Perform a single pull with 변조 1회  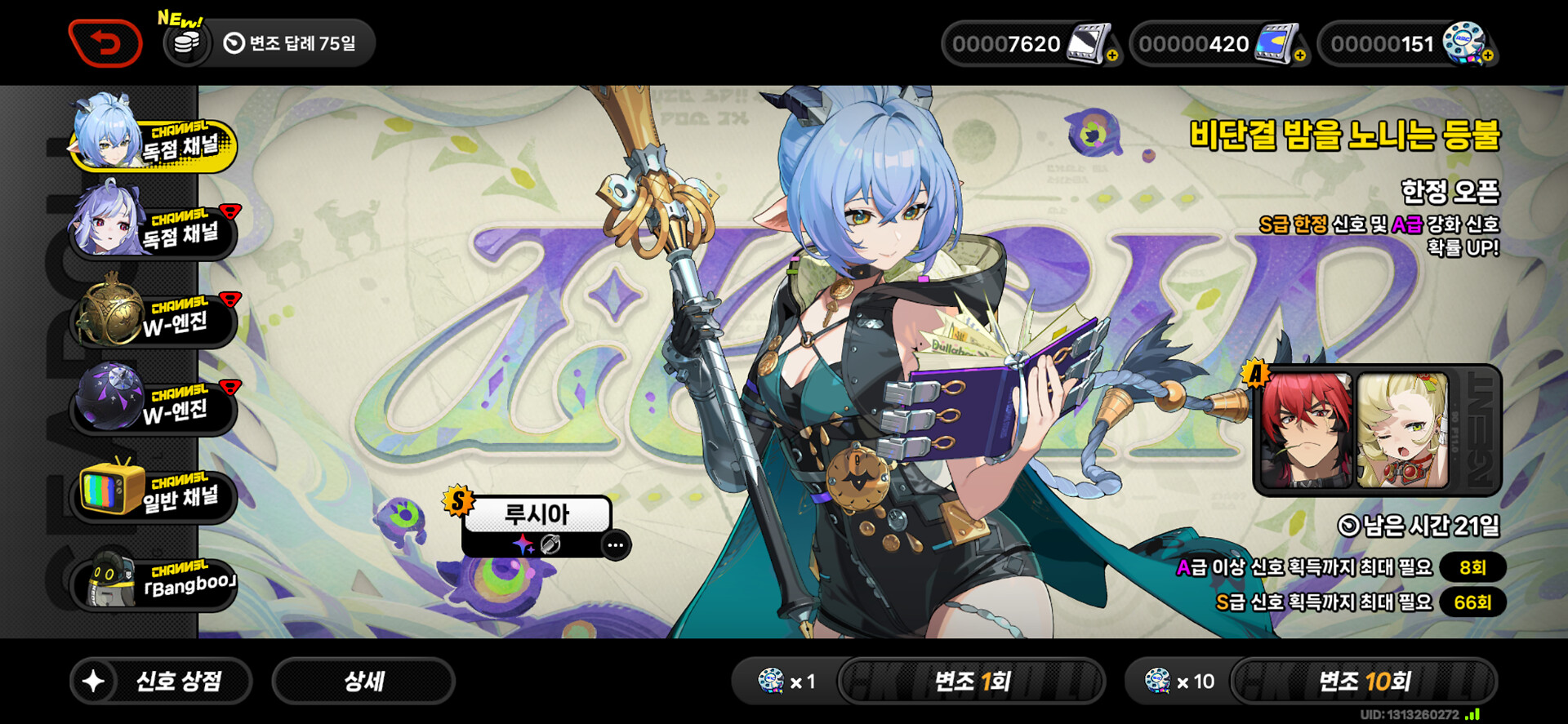click(971, 681)
